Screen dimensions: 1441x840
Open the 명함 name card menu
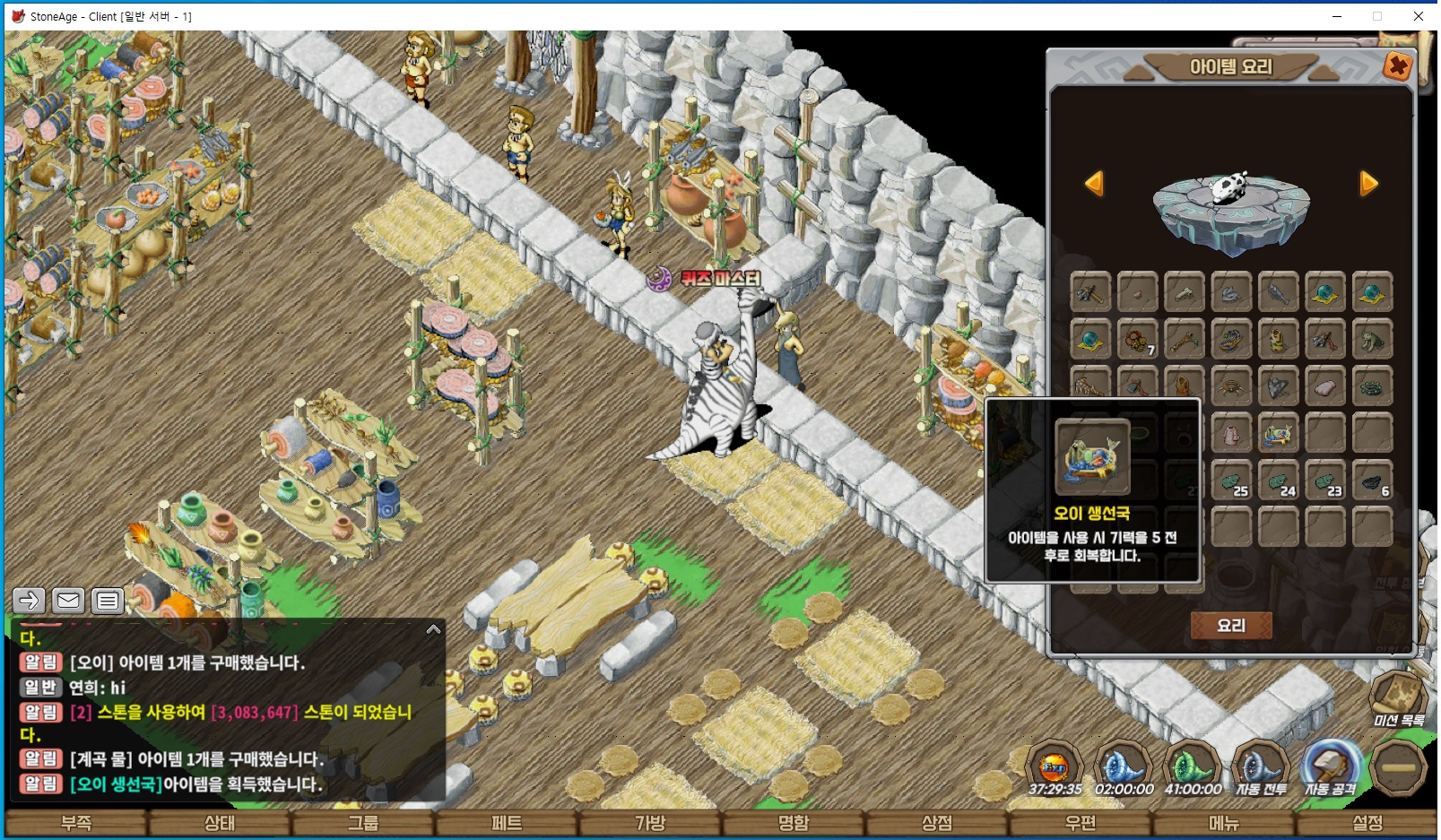[794, 823]
